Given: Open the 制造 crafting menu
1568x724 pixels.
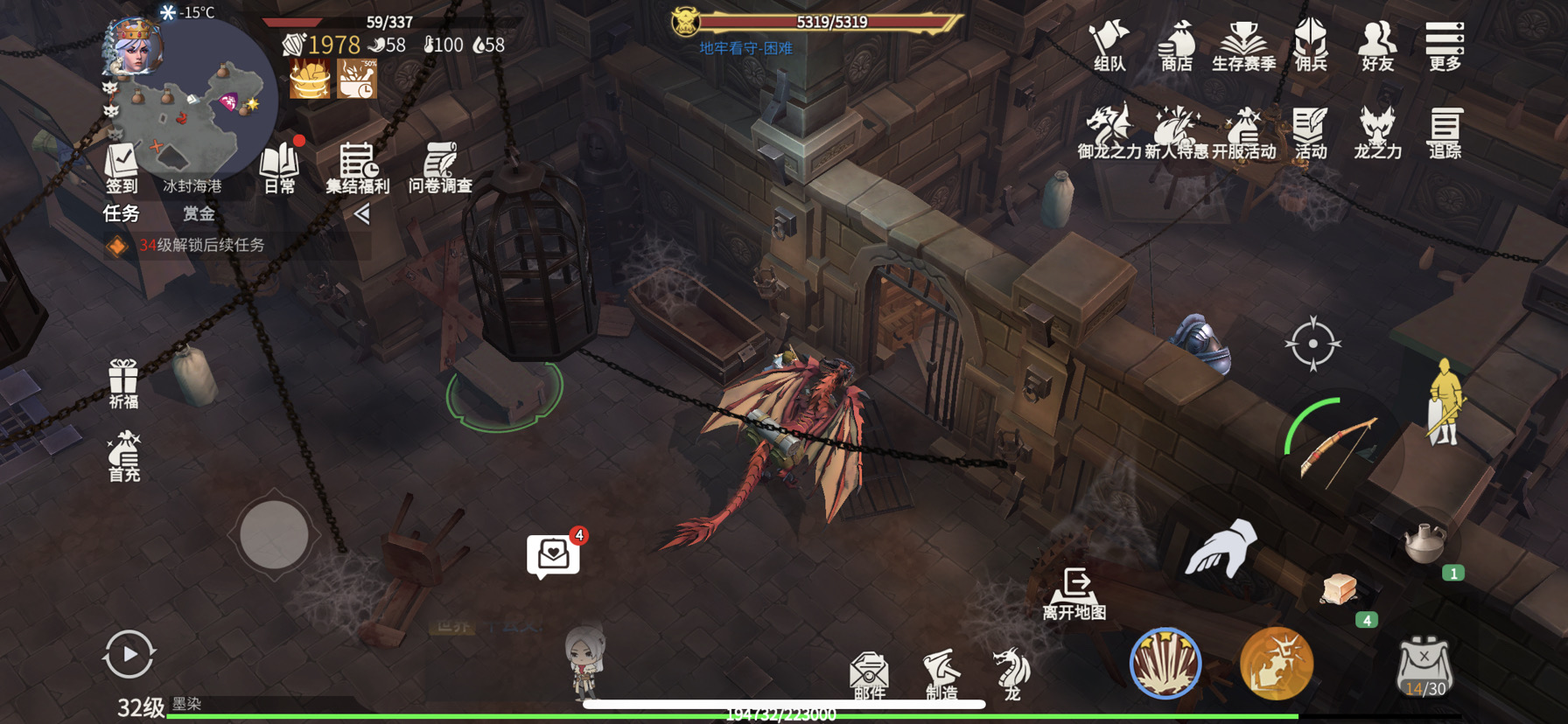Looking at the screenshot, I should (941, 674).
